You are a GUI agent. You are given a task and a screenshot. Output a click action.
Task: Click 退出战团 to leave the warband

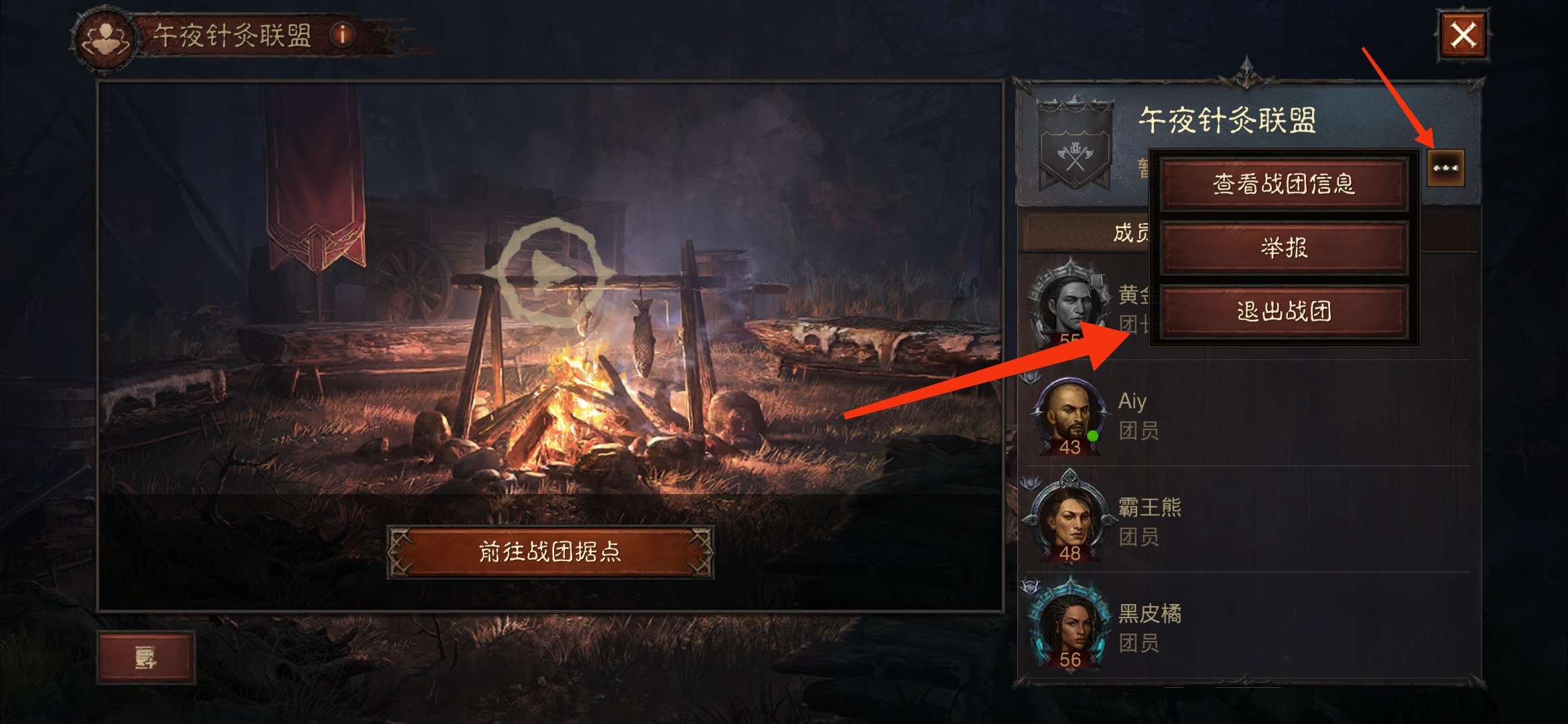pyautogui.click(x=1283, y=312)
